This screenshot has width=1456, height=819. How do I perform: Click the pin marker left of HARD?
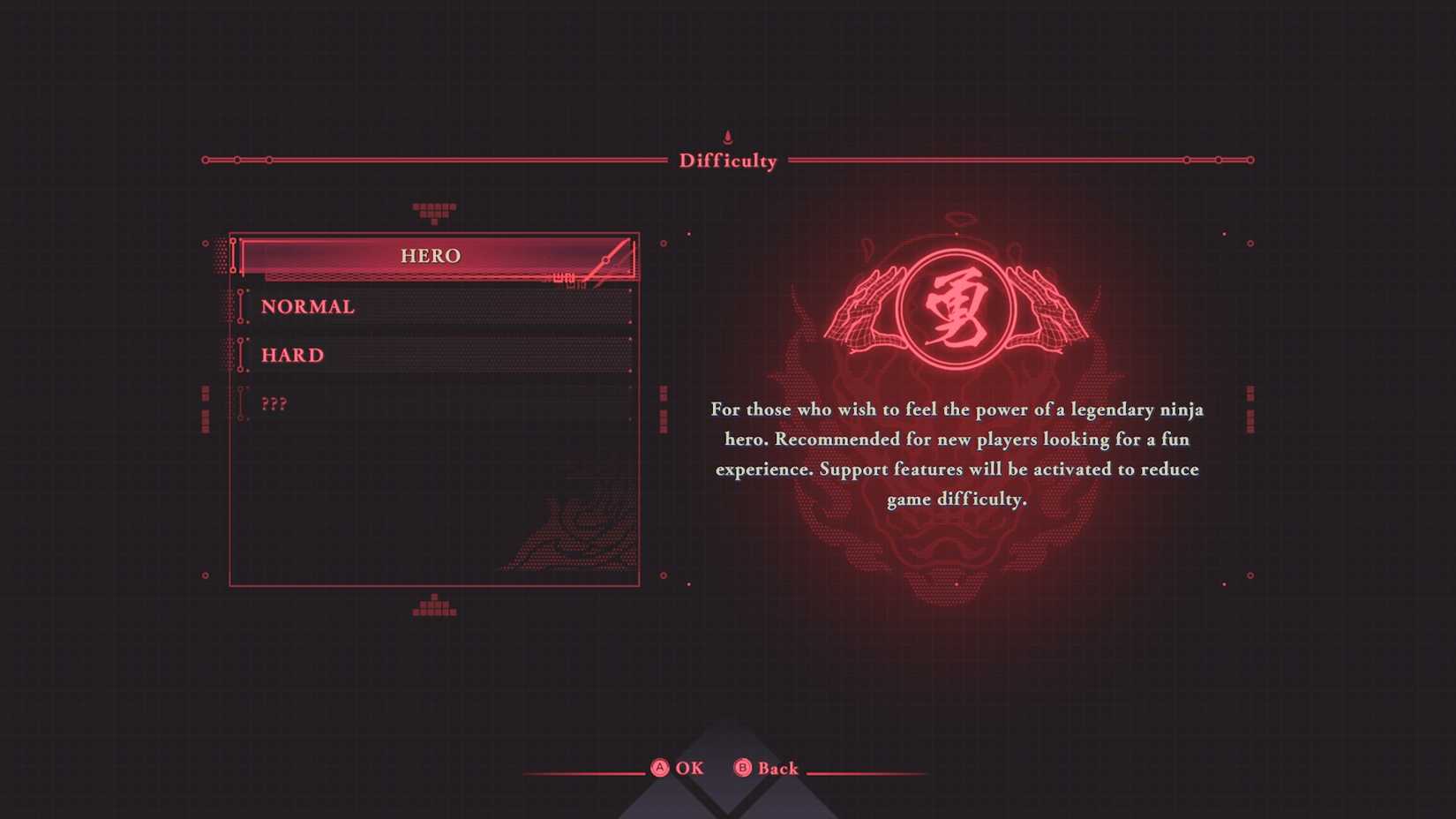click(240, 354)
